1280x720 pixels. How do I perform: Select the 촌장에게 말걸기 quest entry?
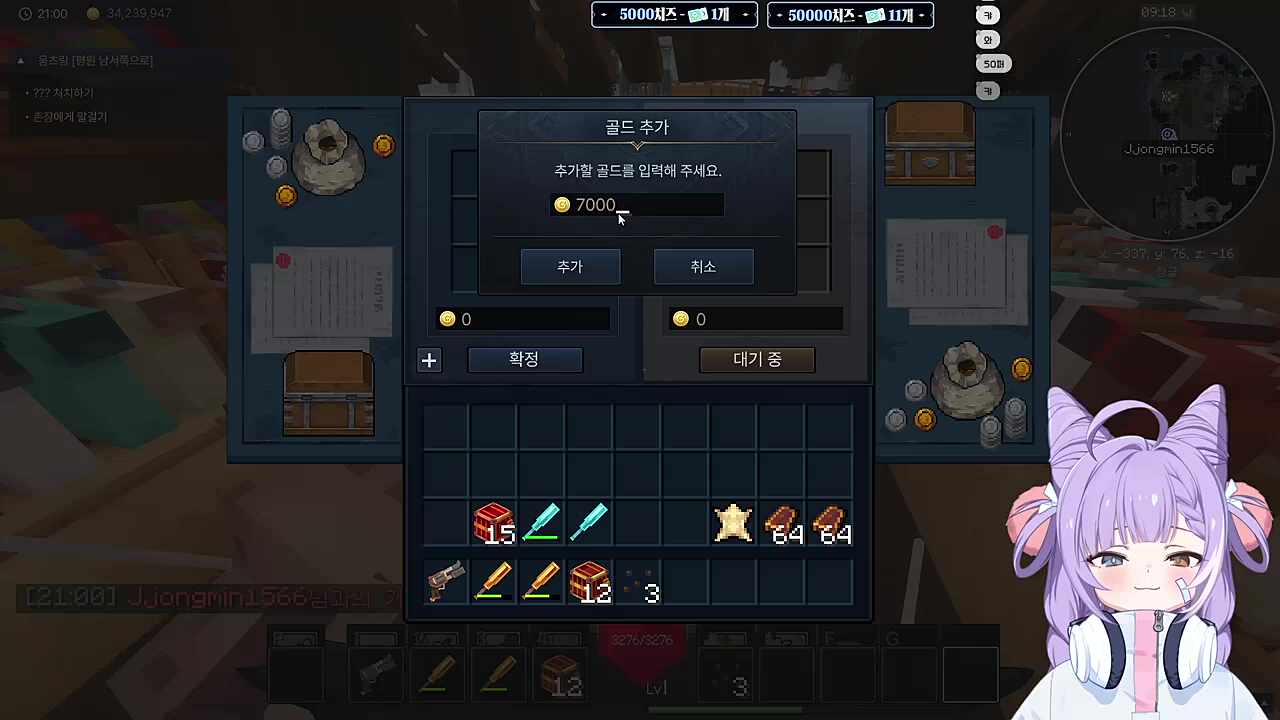pos(68,116)
